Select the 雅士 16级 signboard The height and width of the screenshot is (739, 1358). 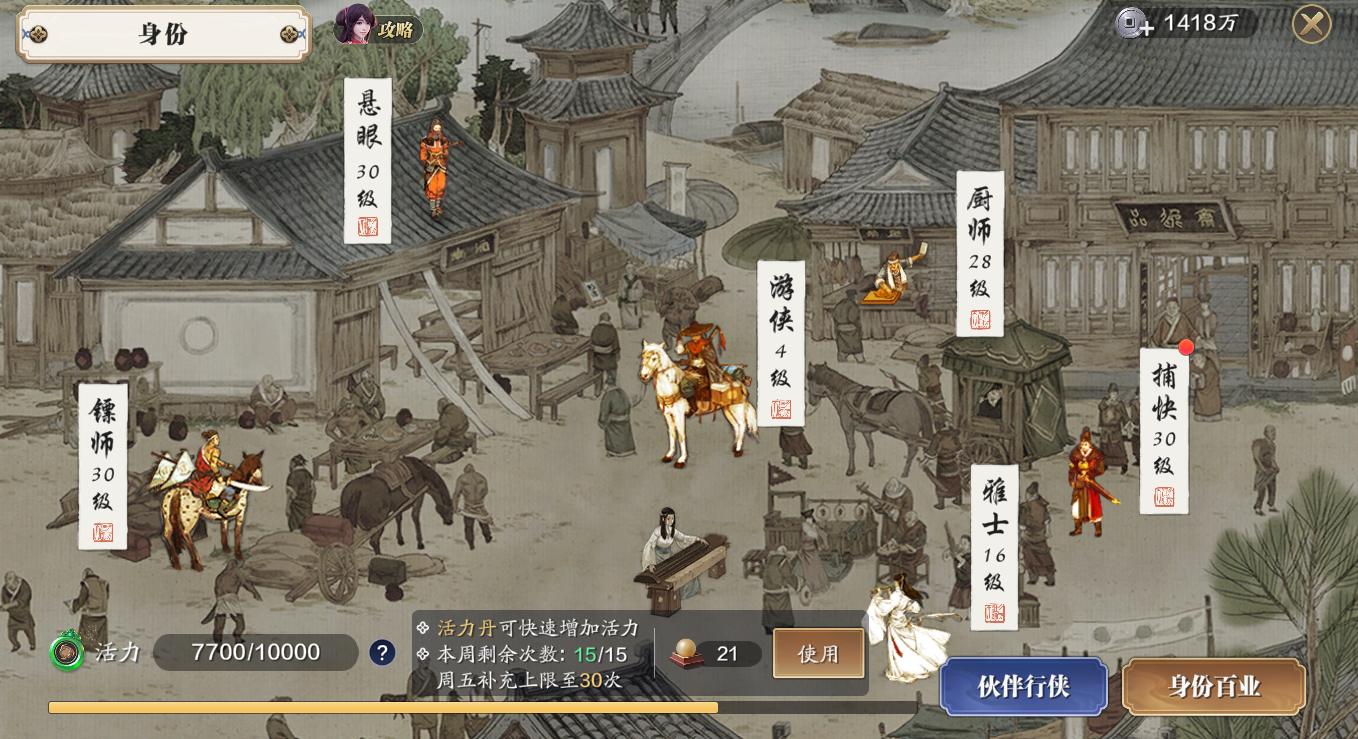point(995,548)
